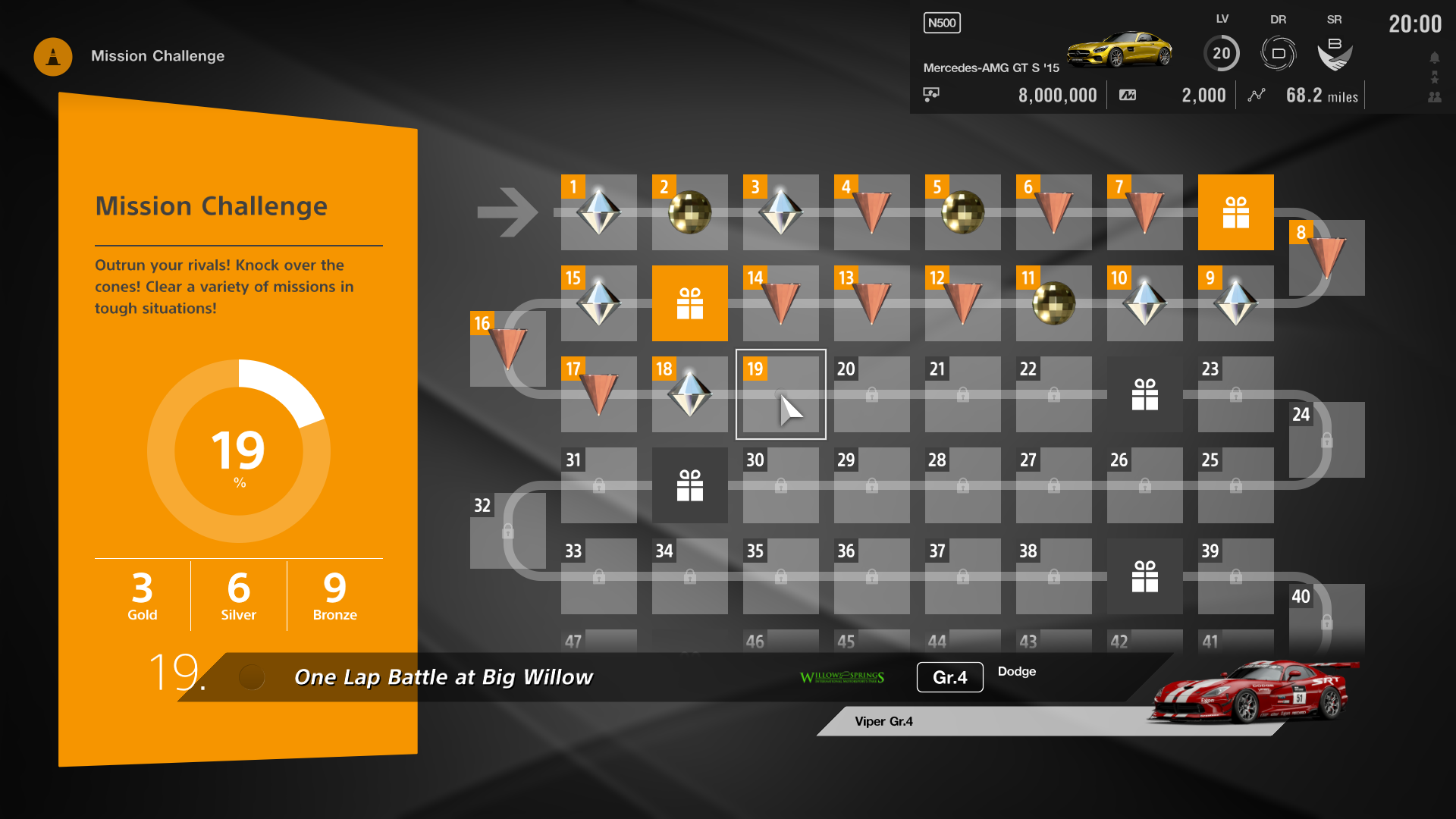
Task: Click the credits icon beside 8,000,000
Action: 932,94
